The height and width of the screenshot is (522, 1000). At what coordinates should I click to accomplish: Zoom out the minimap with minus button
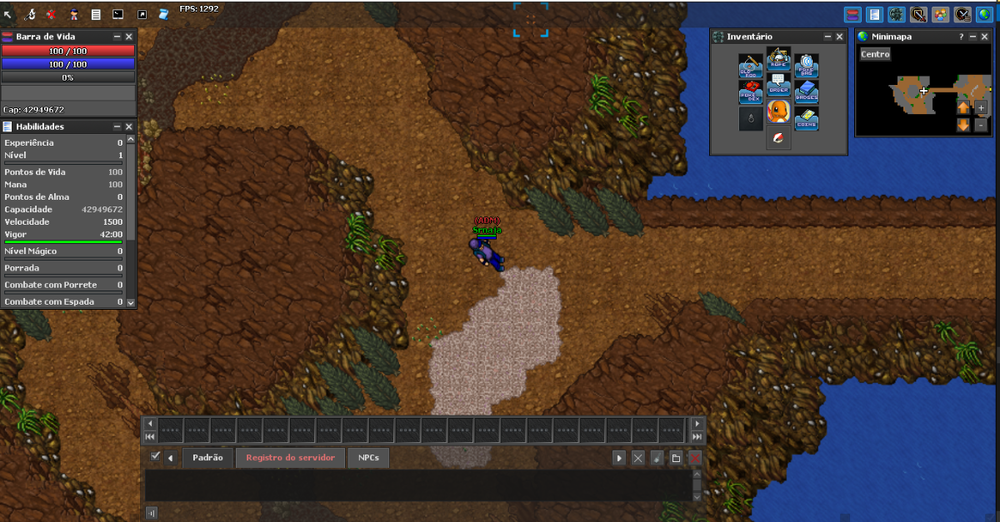click(x=981, y=125)
